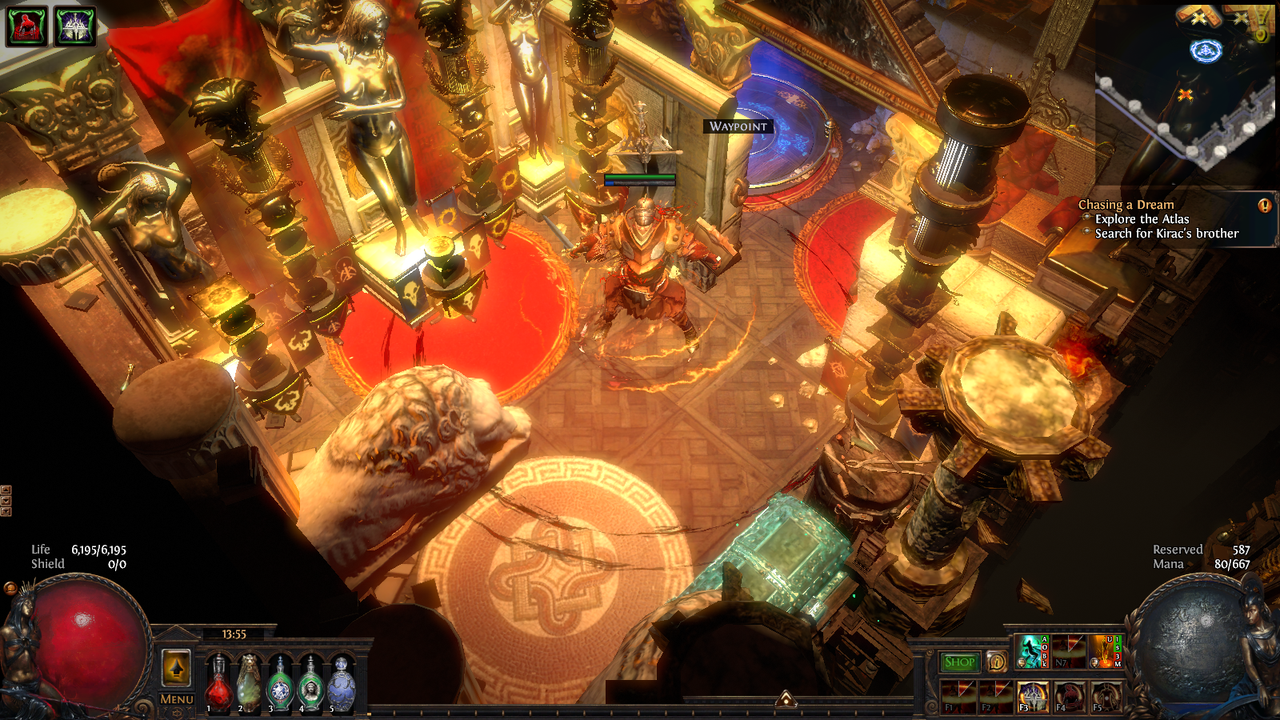Click the gold coin icon beside Shop
Viewport: 1280px width, 720px height.
coord(996,662)
